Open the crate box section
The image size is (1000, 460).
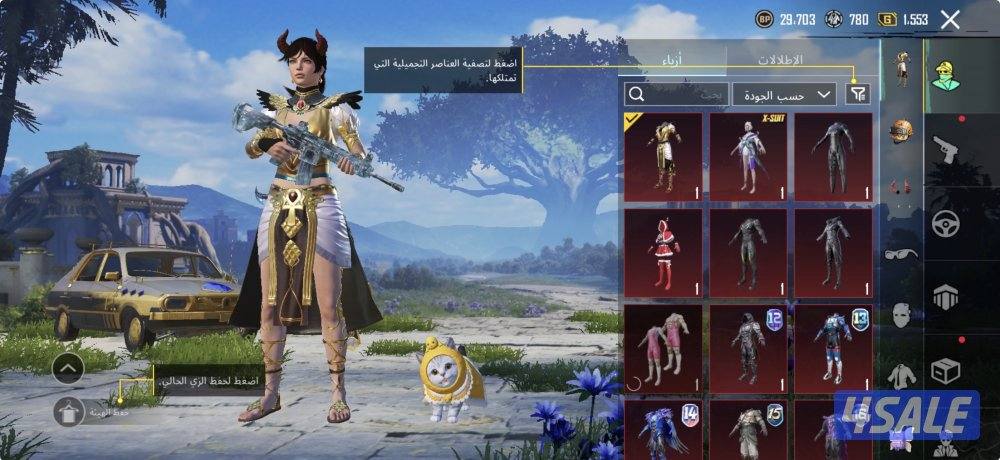pyautogui.click(x=946, y=371)
